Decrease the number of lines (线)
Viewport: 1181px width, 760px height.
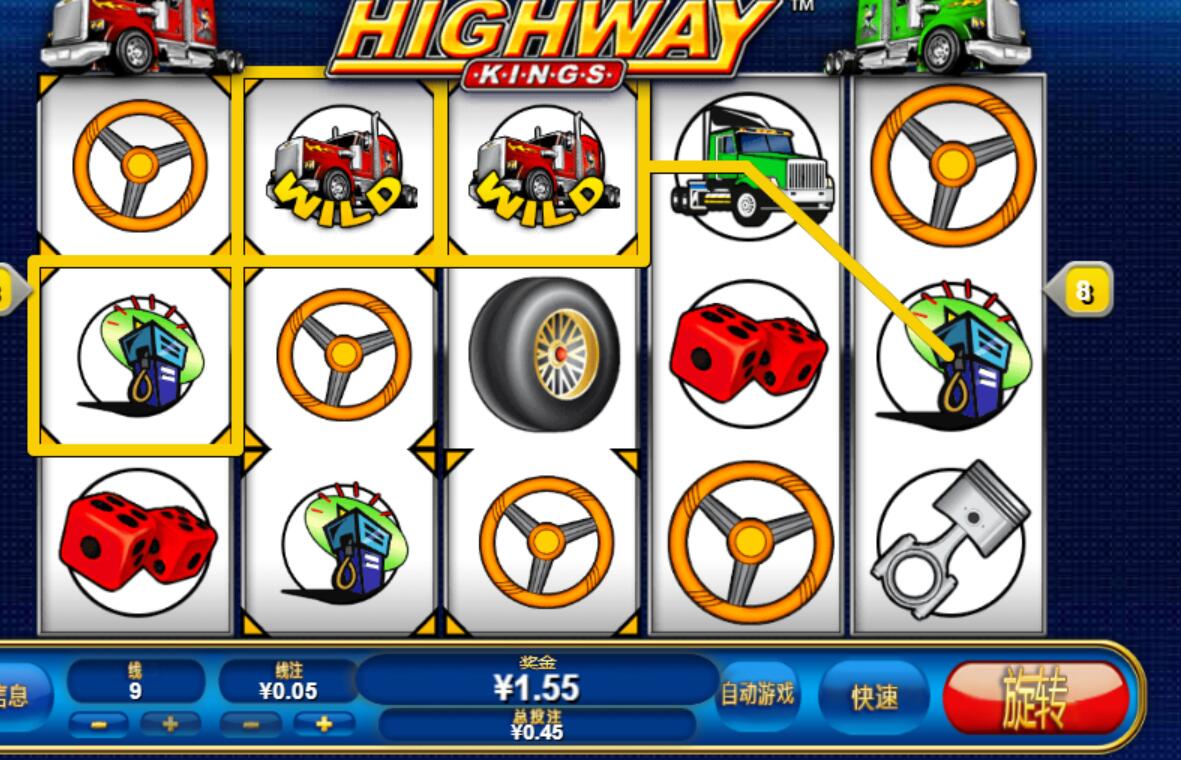pyautogui.click(x=99, y=723)
